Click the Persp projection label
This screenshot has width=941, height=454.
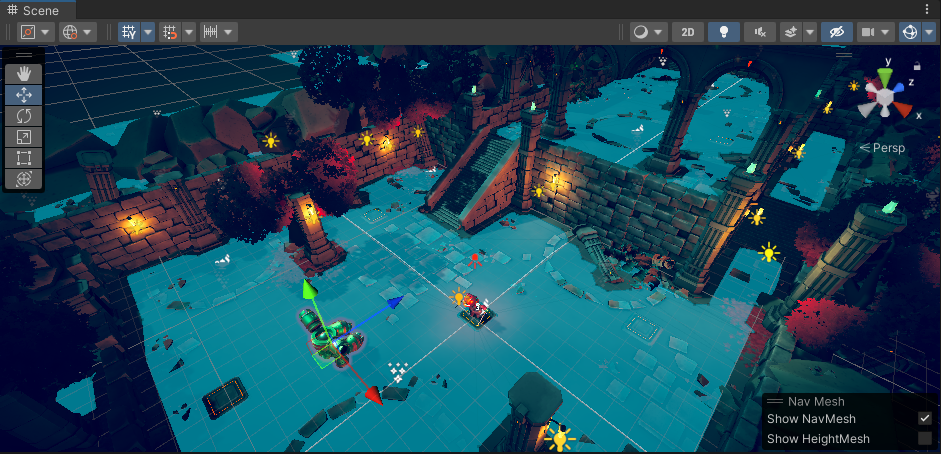coord(883,148)
